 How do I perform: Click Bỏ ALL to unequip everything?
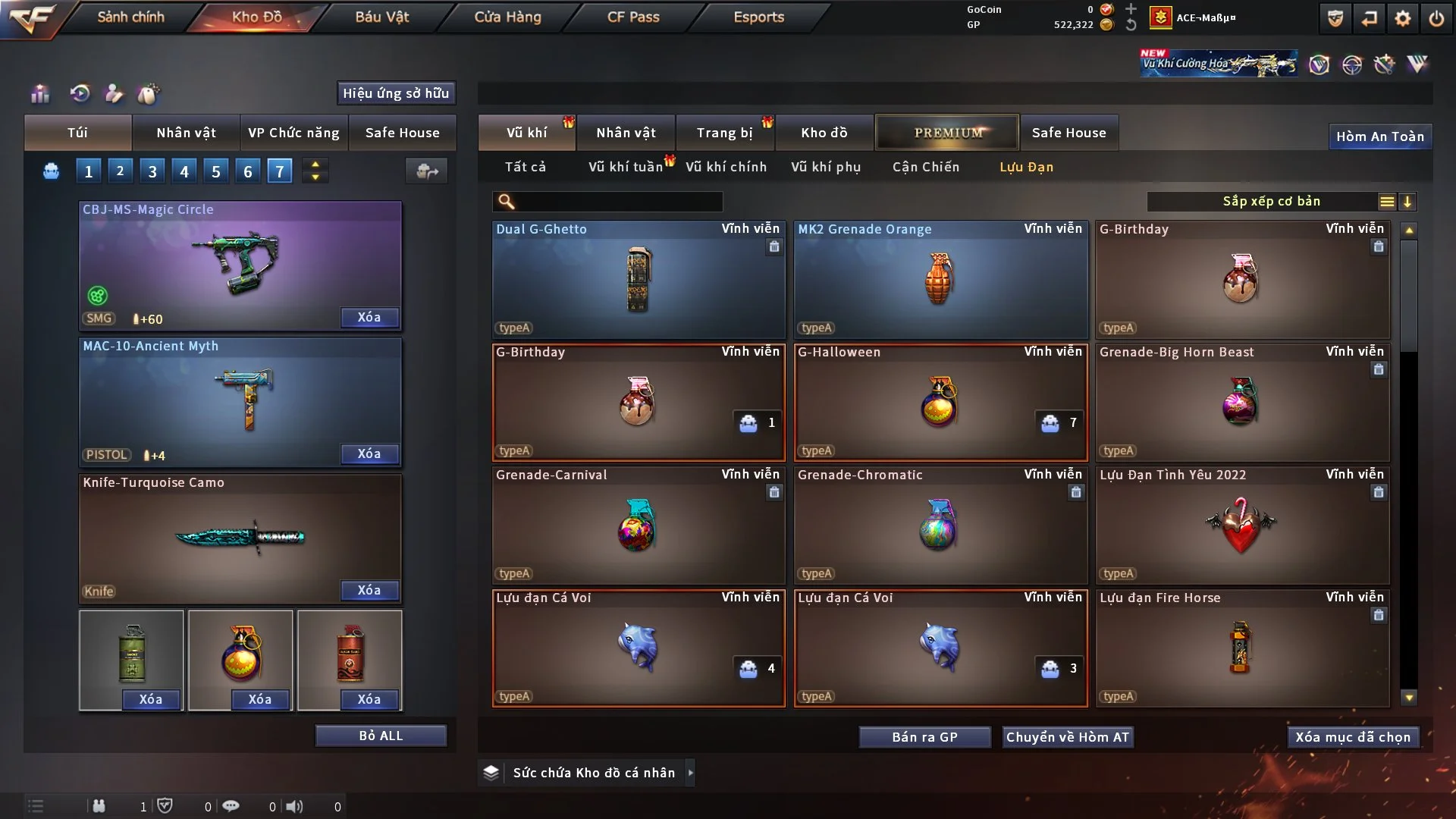(x=381, y=736)
